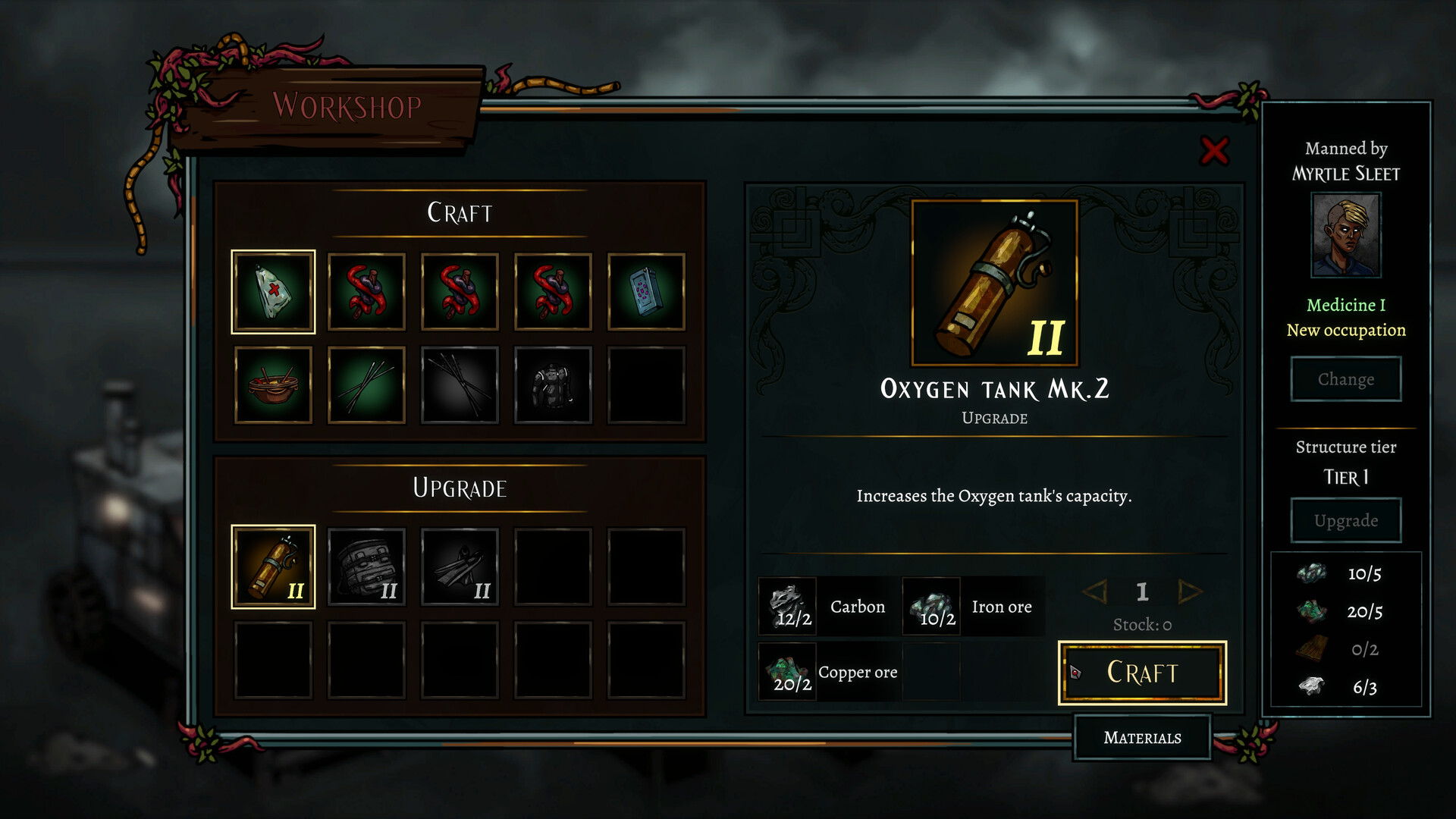The width and height of the screenshot is (1456, 819).
Task: Click Myrtle Sleet's portrait
Action: tap(1346, 235)
